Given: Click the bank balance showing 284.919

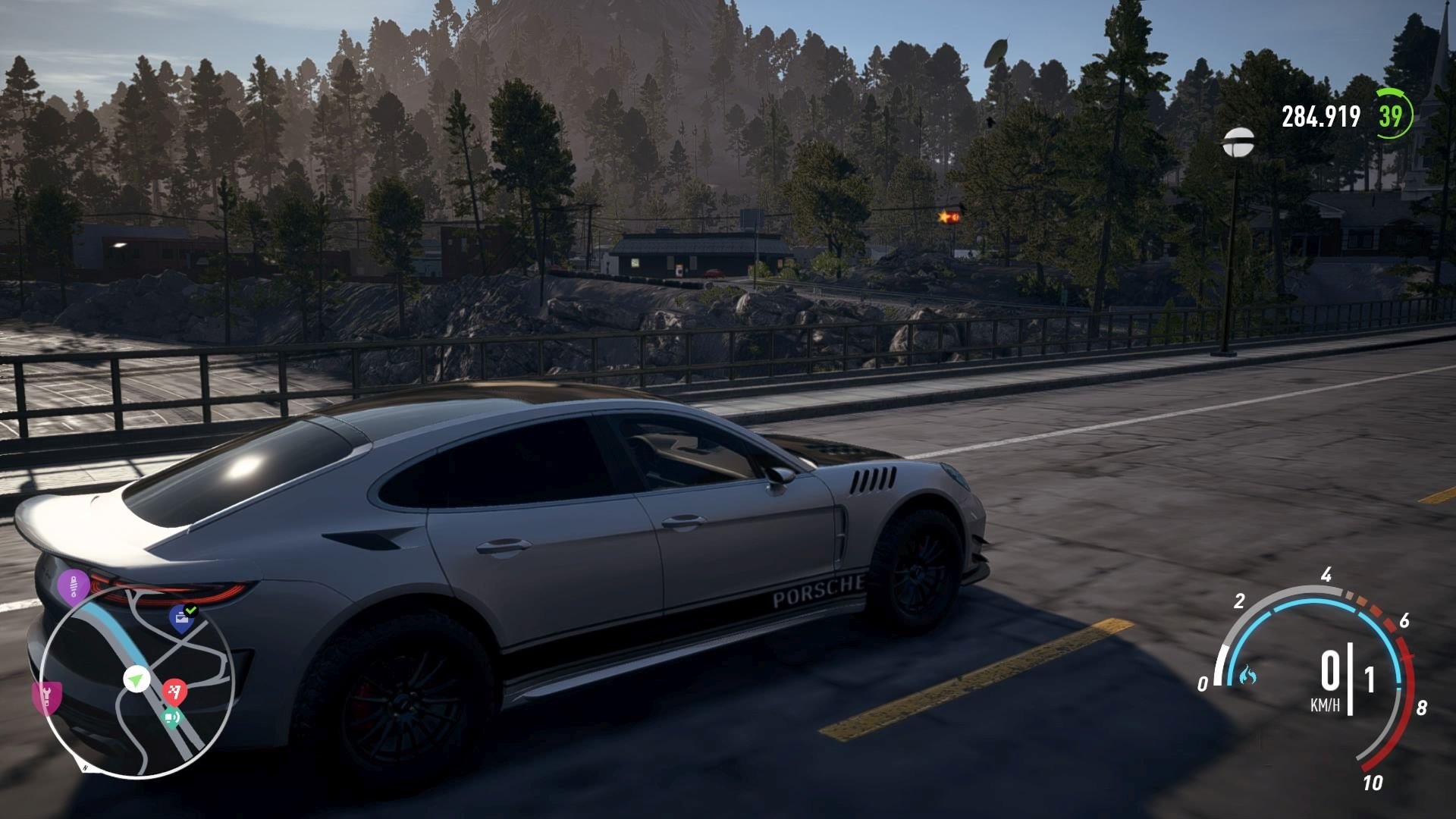Looking at the screenshot, I should pos(1321,116).
